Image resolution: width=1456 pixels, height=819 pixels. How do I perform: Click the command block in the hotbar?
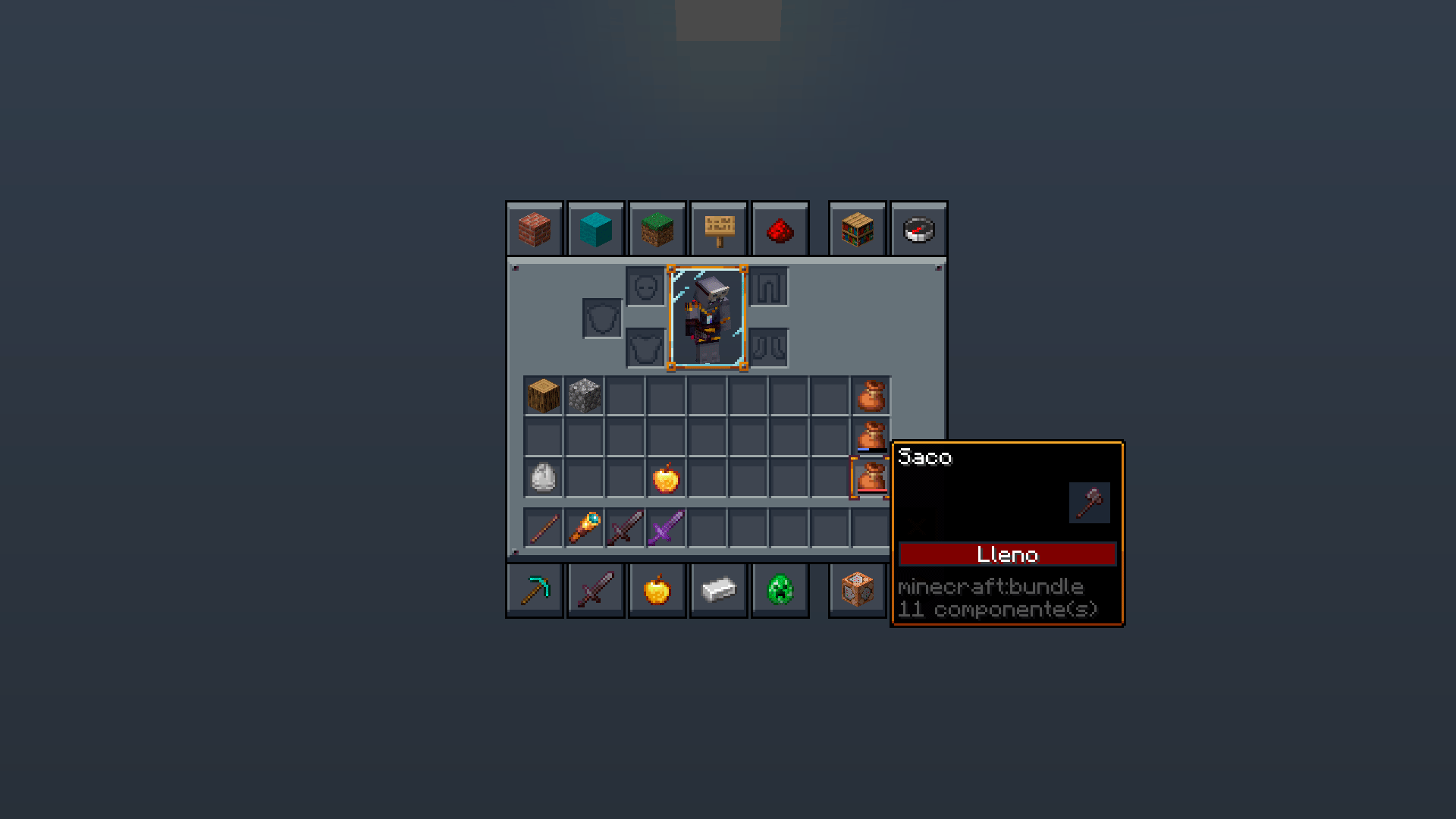[857, 590]
